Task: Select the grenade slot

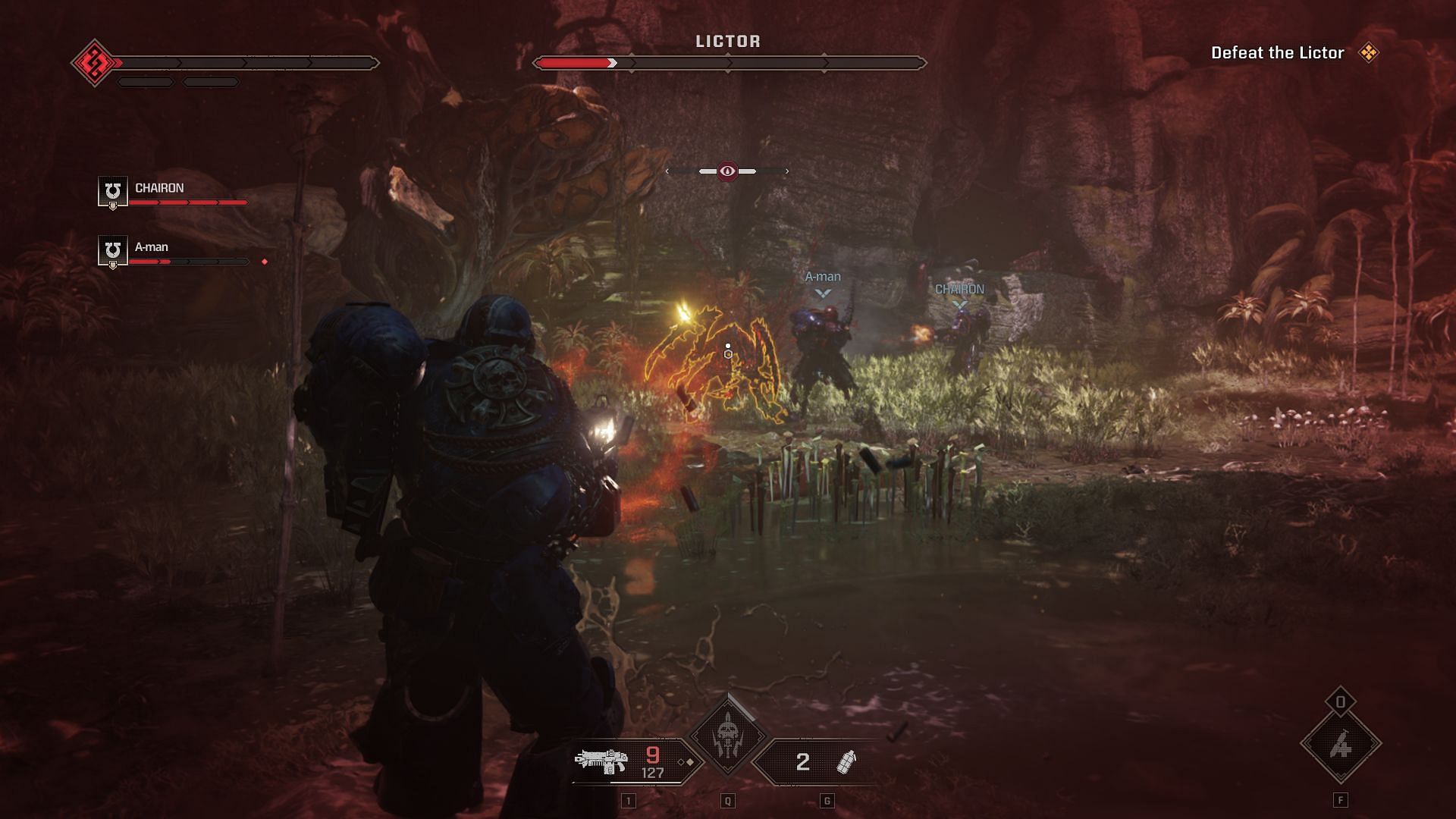Action: pyautogui.click(x=845, y=761)
